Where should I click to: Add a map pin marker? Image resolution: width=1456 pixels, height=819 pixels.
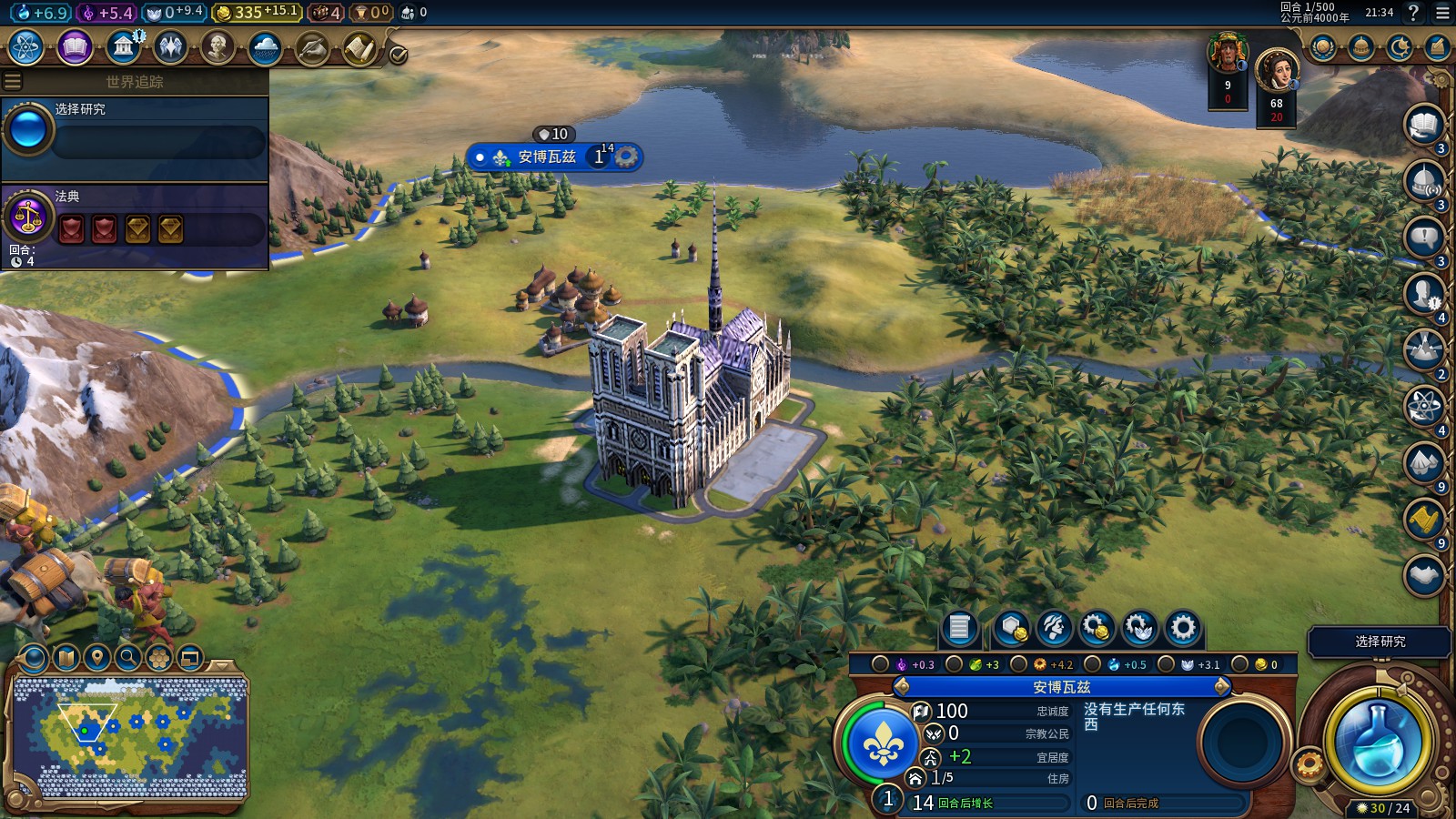(x=97, y=657)
